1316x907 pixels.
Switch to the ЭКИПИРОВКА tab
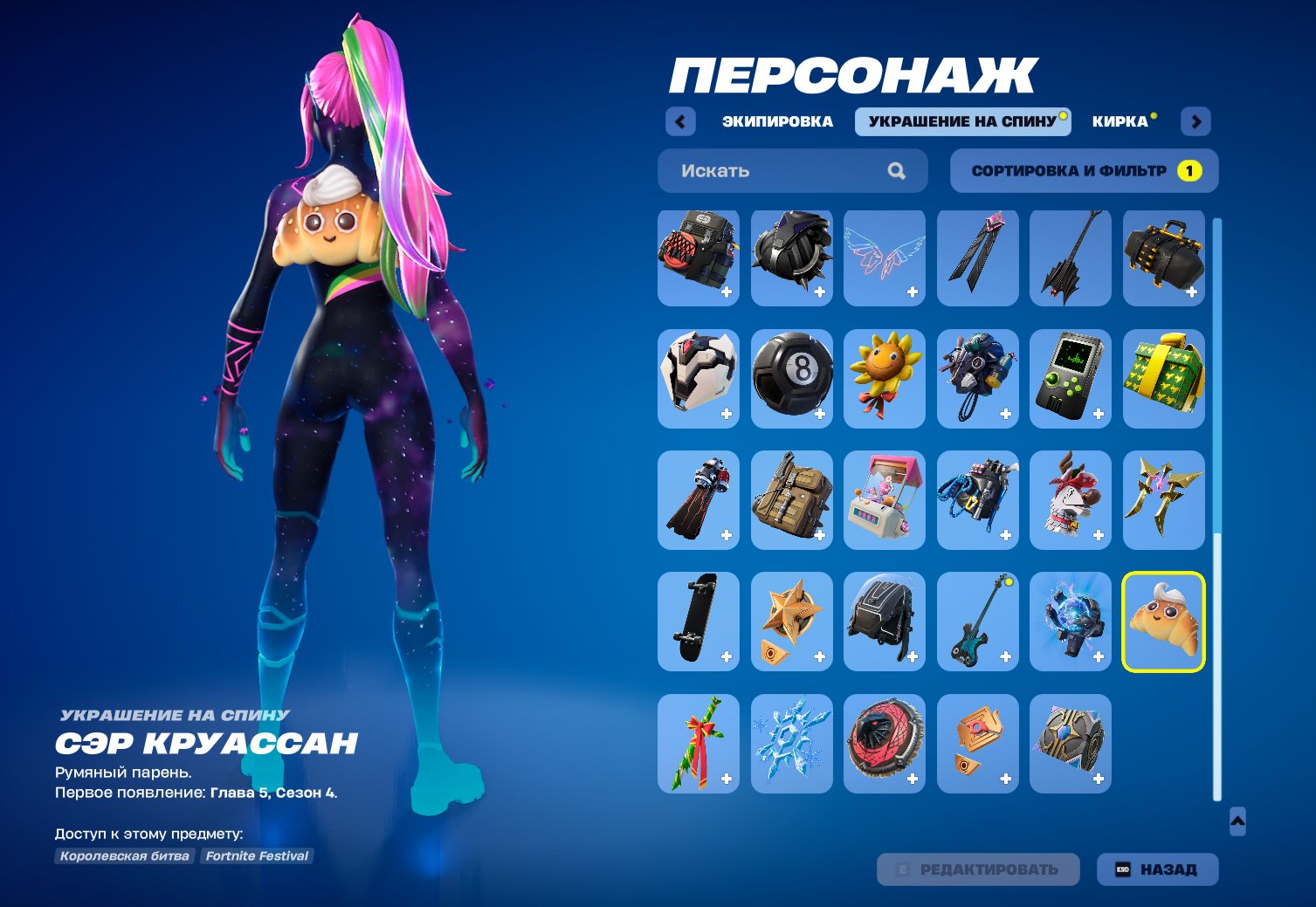775,121
